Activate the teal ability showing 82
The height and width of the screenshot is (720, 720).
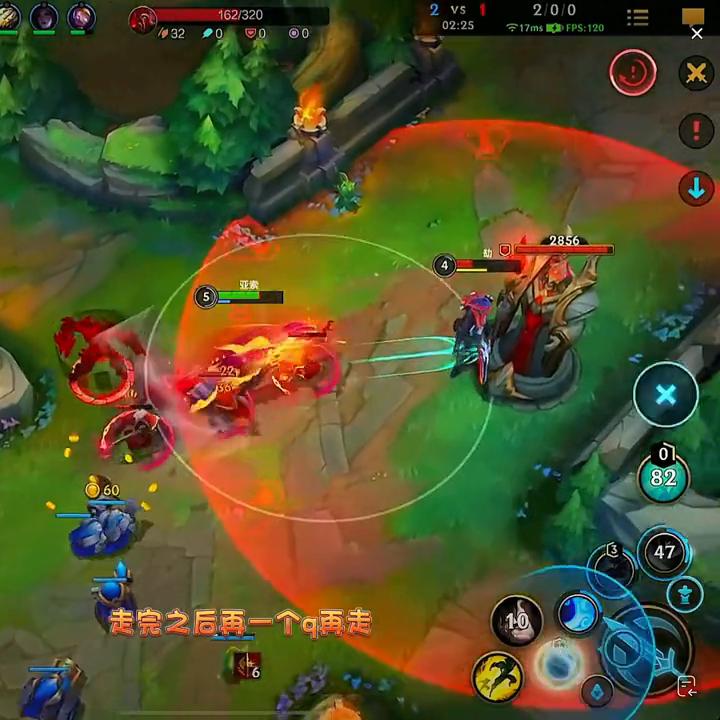click(x=664, y=477)
